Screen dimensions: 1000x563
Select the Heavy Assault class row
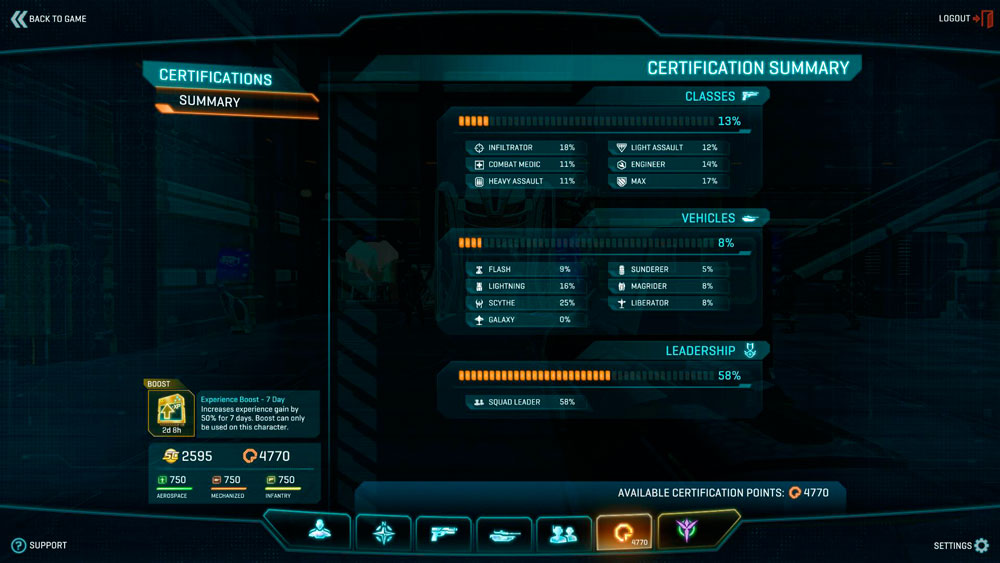522,182
